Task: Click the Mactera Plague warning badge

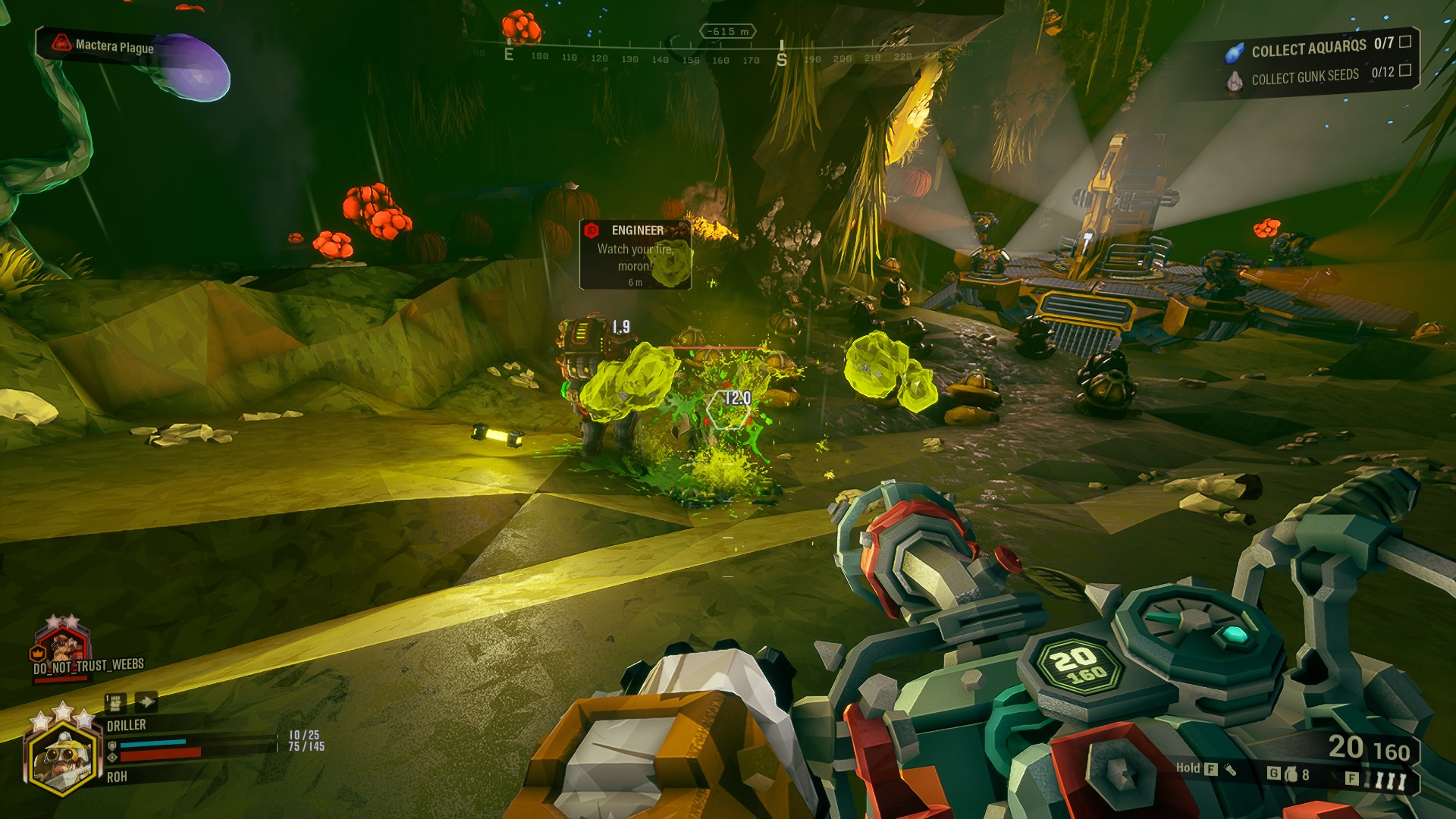Action: (103, 45)
